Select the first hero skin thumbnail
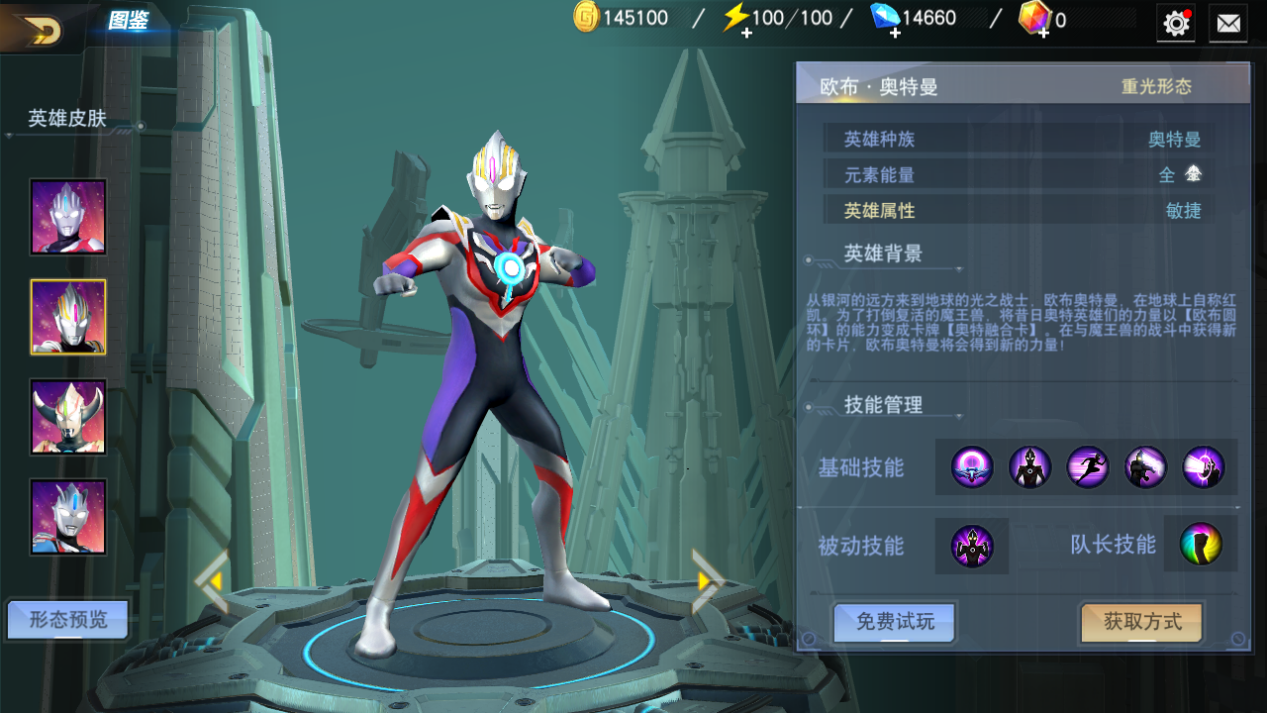The height and width of the screenshot is (713, 1267). coord(68,217)
